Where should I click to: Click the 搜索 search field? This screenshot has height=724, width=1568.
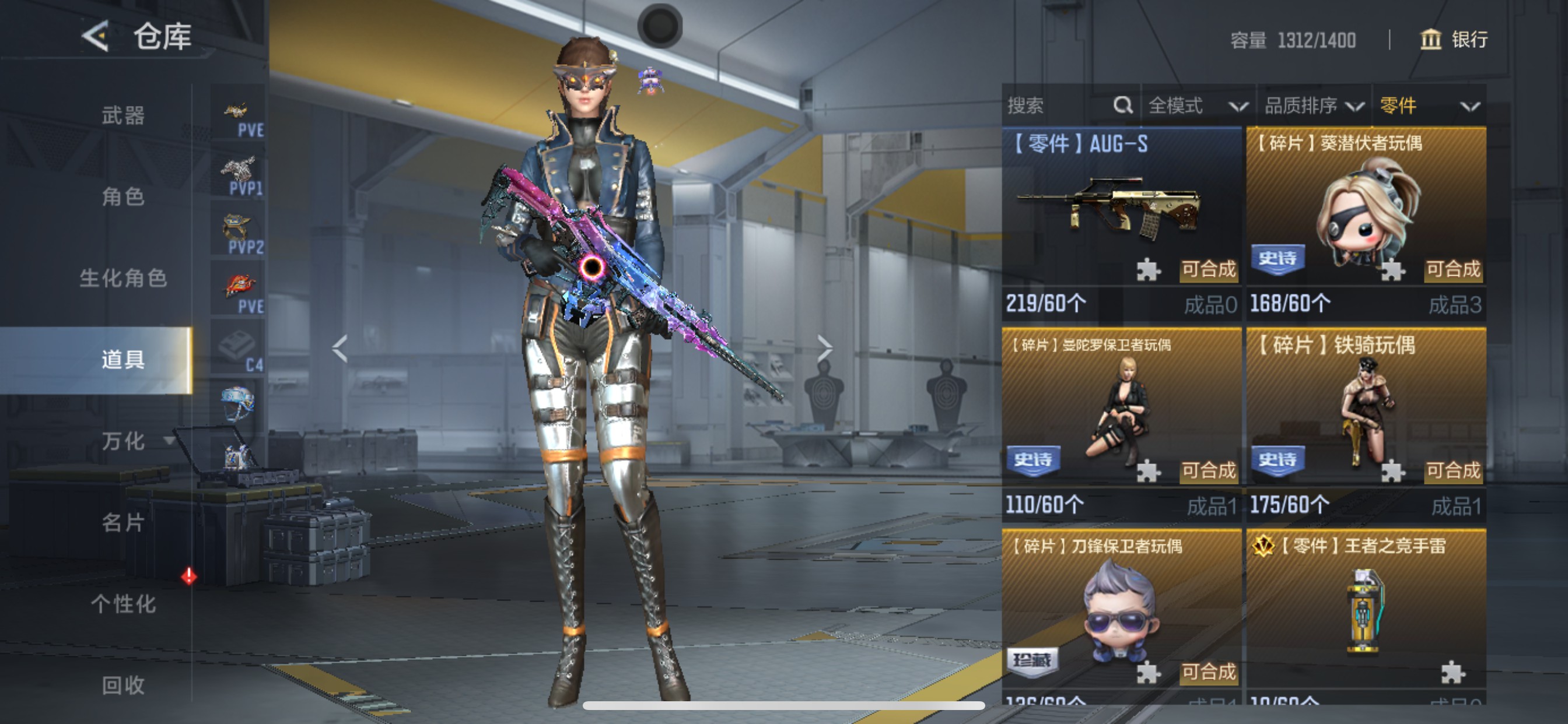click(1059, 106)
